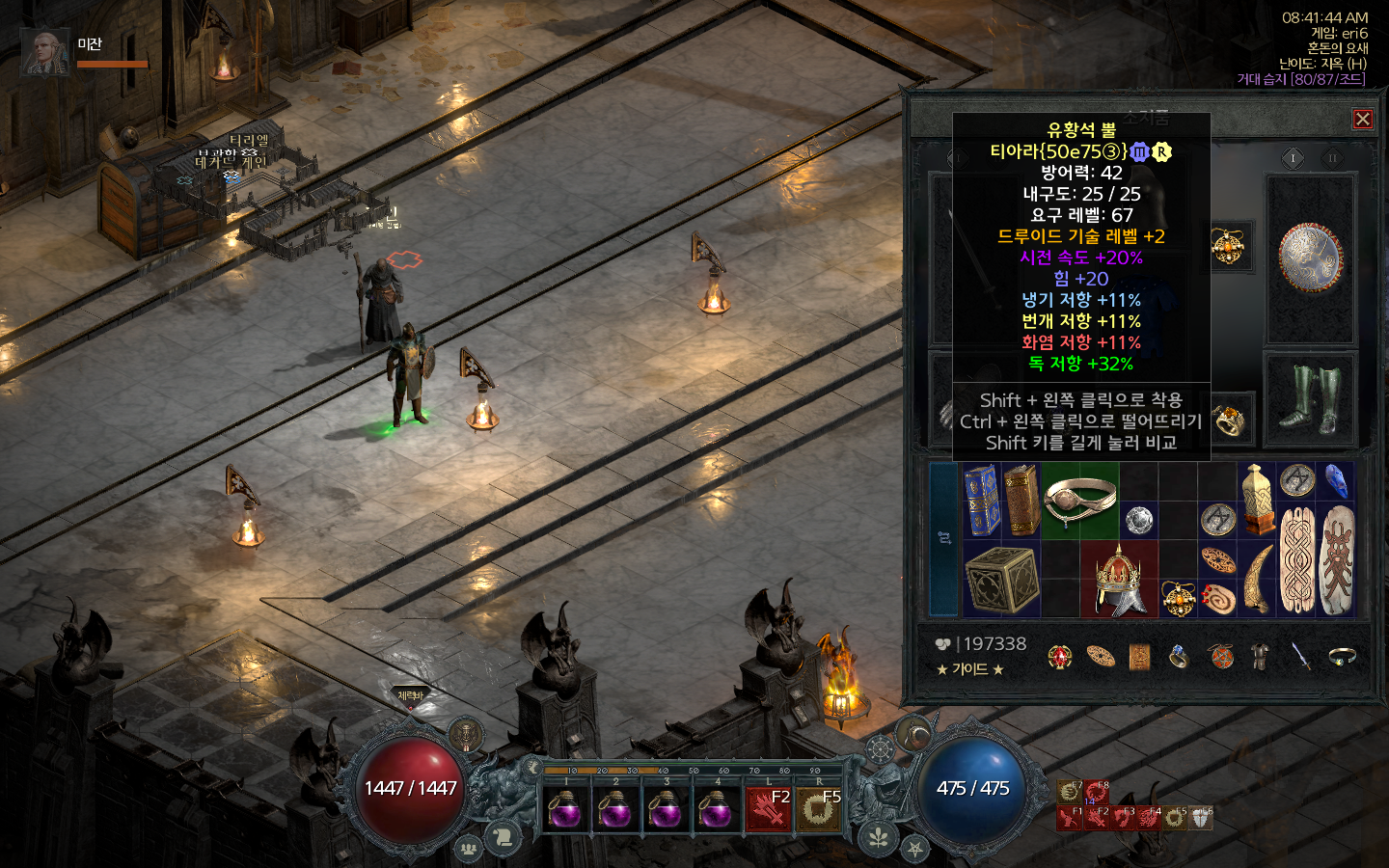Select the blue sapphire gem

1336,480
